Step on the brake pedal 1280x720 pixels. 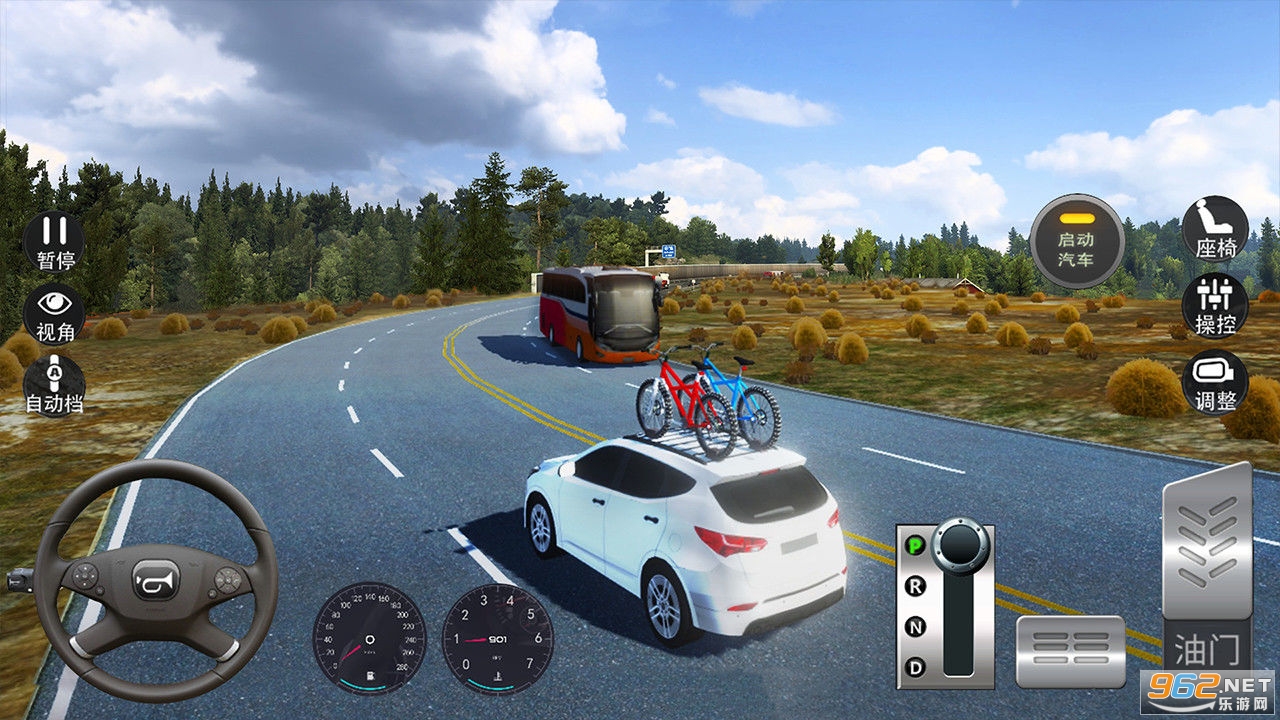point(1070,651)
